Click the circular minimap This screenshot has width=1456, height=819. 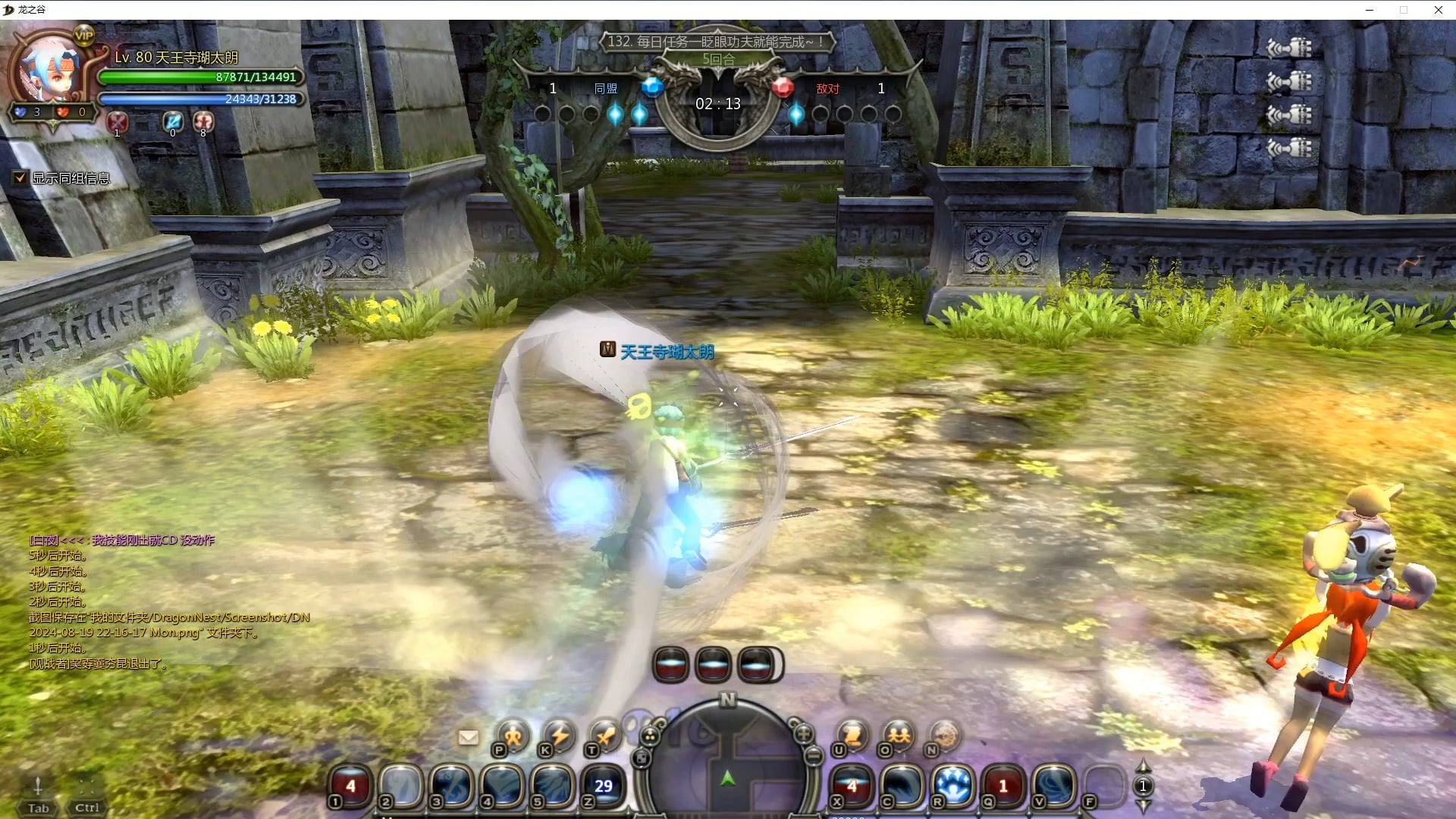click(x=727, y=766)
